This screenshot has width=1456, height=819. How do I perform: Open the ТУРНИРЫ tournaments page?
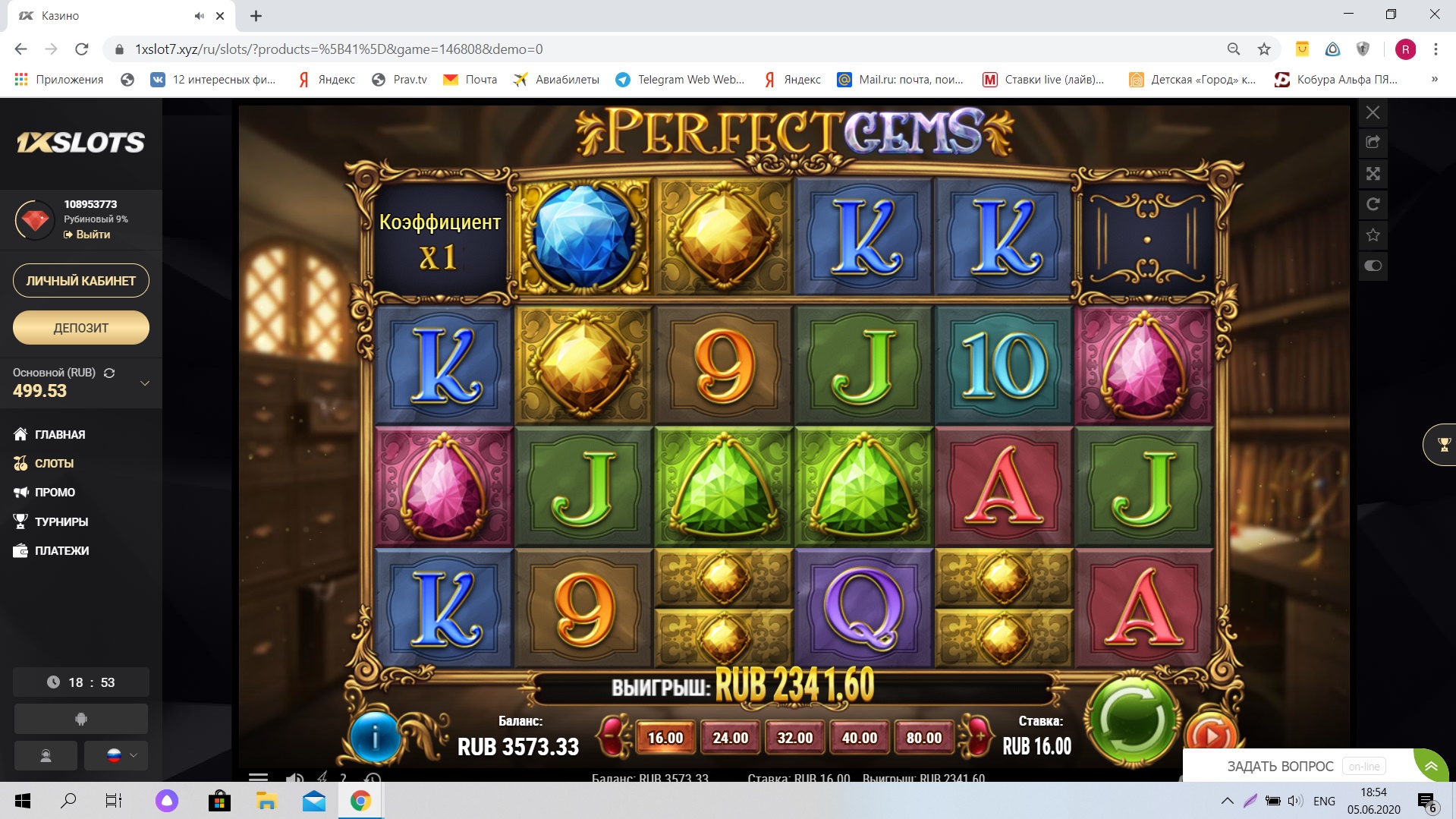(x=61, y=521)
